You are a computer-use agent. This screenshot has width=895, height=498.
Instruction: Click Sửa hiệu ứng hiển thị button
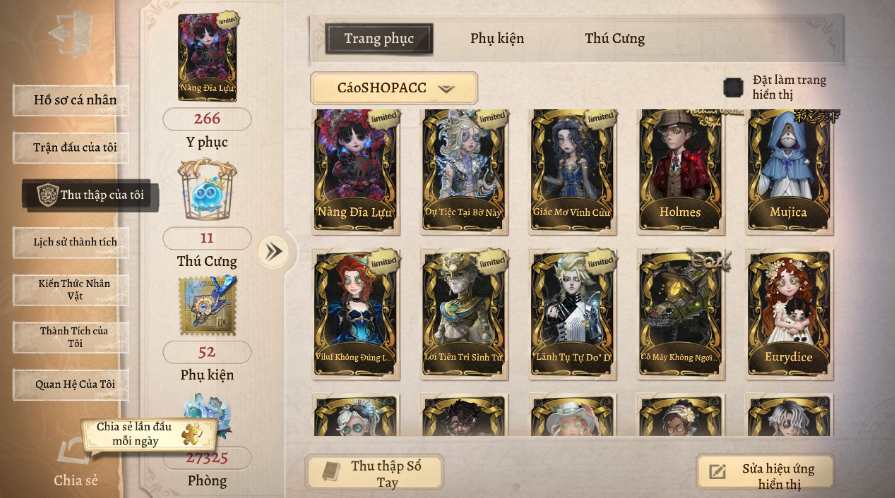(765, 474)
